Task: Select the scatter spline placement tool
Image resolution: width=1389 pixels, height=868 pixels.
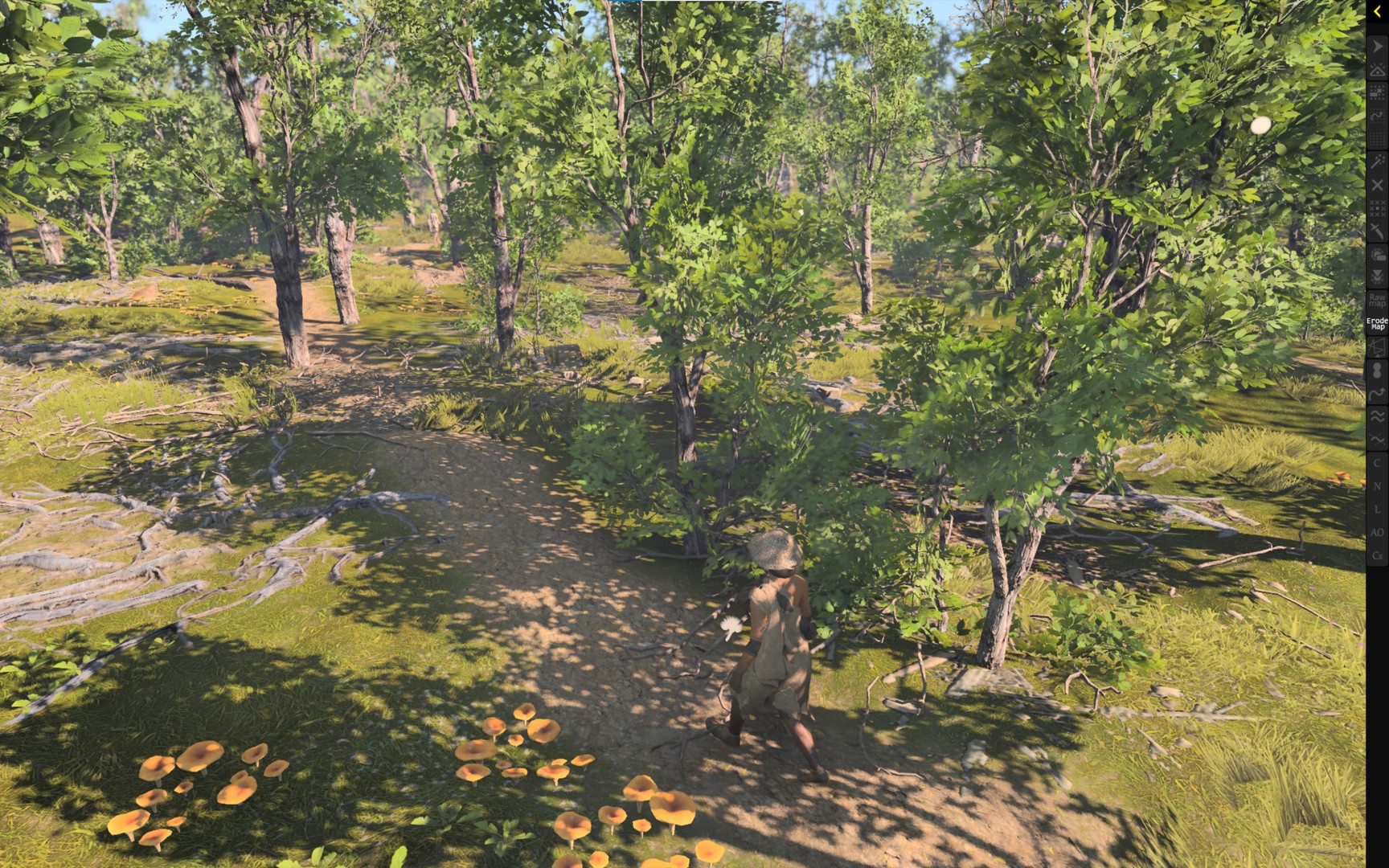Action: tap(1376, 115)
